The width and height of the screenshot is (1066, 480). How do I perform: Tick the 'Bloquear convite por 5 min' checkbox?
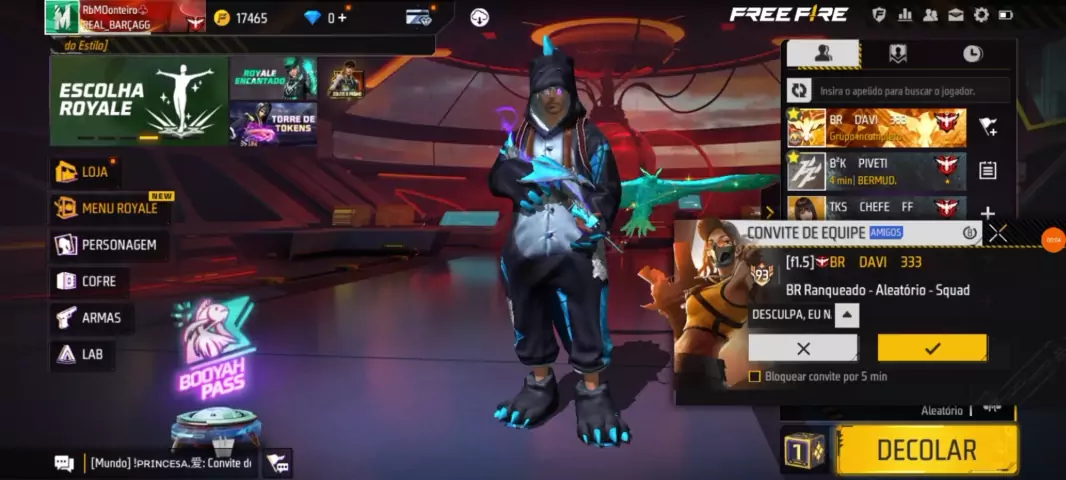755,377
